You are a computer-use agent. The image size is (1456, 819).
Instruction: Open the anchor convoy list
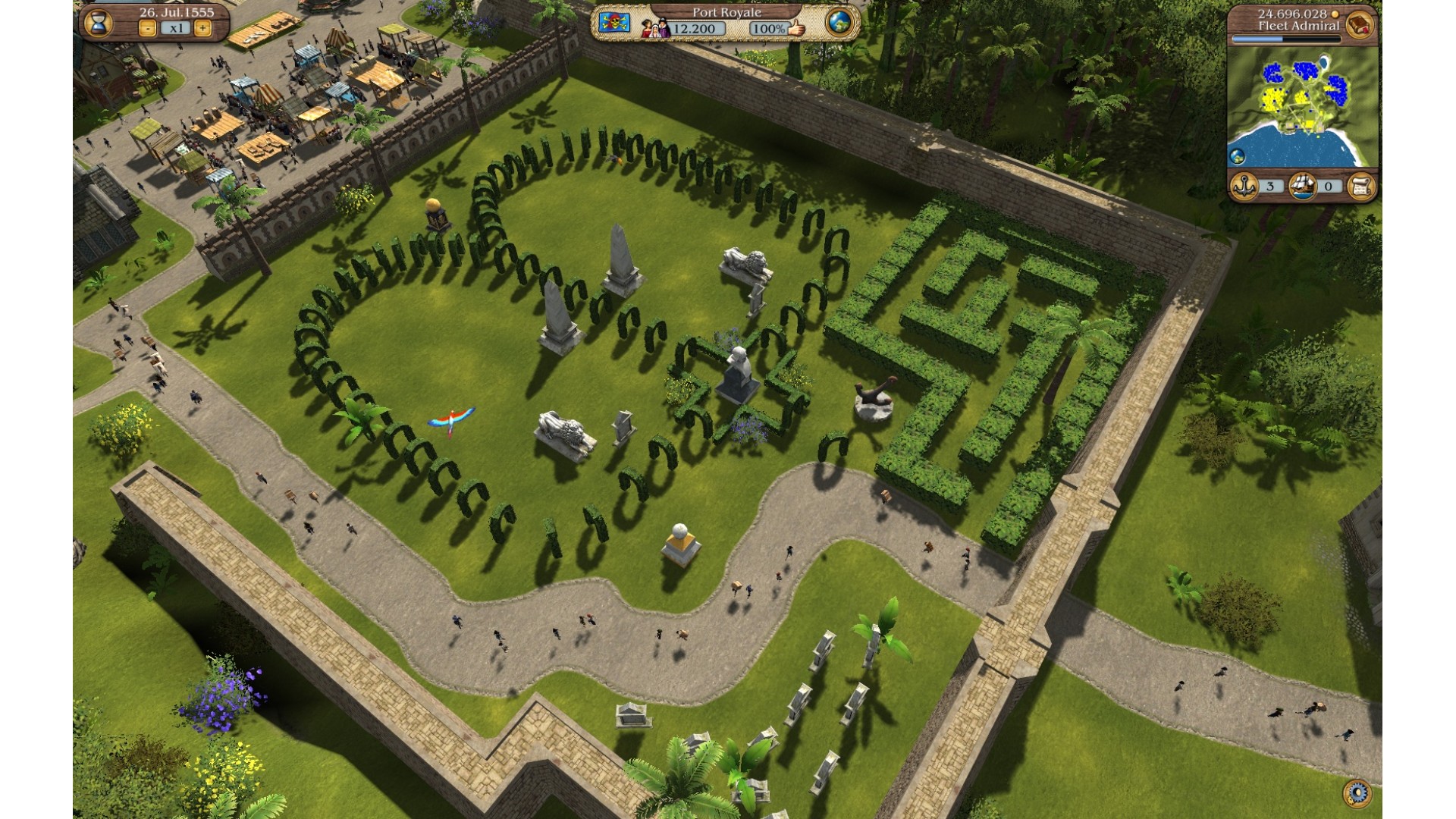(1244, 186)
